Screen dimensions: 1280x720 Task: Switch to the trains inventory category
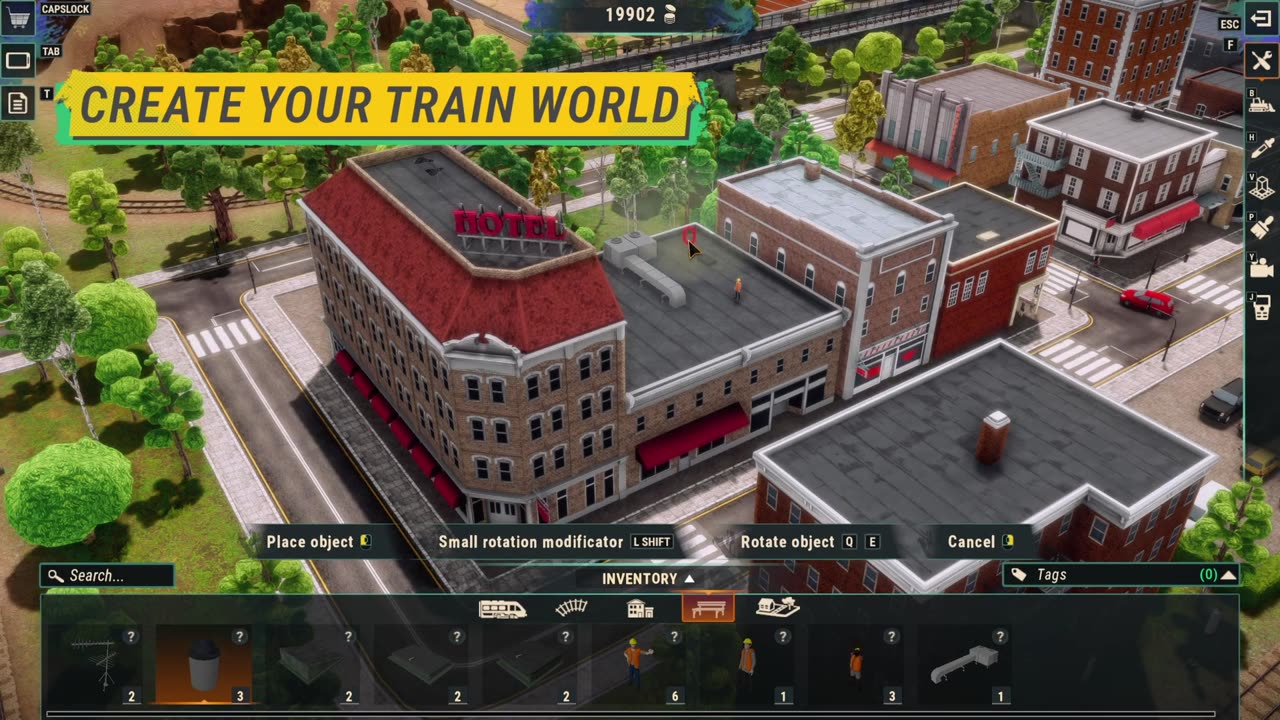(x=502, y=608)
